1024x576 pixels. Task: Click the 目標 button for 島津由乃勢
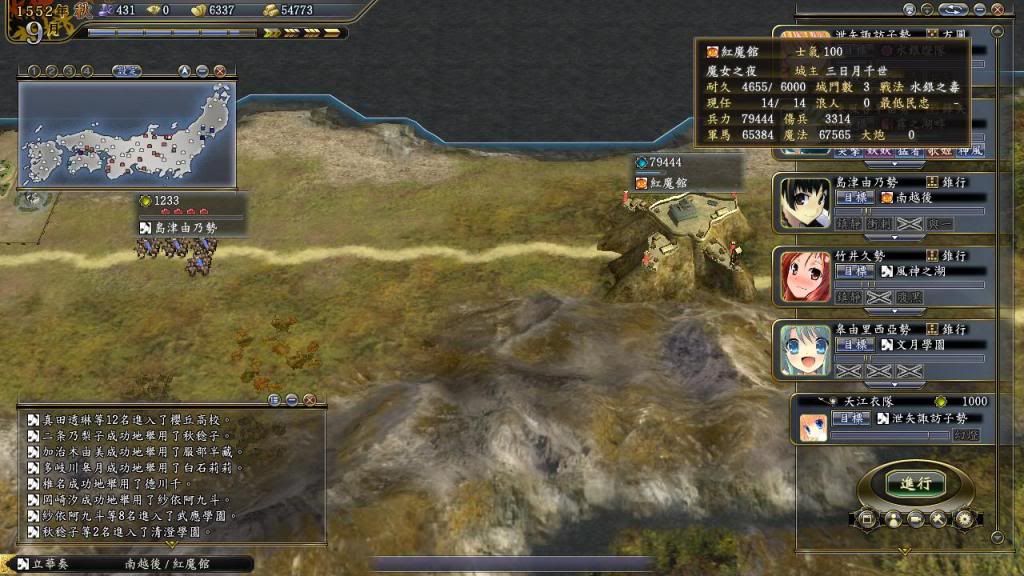850,198
